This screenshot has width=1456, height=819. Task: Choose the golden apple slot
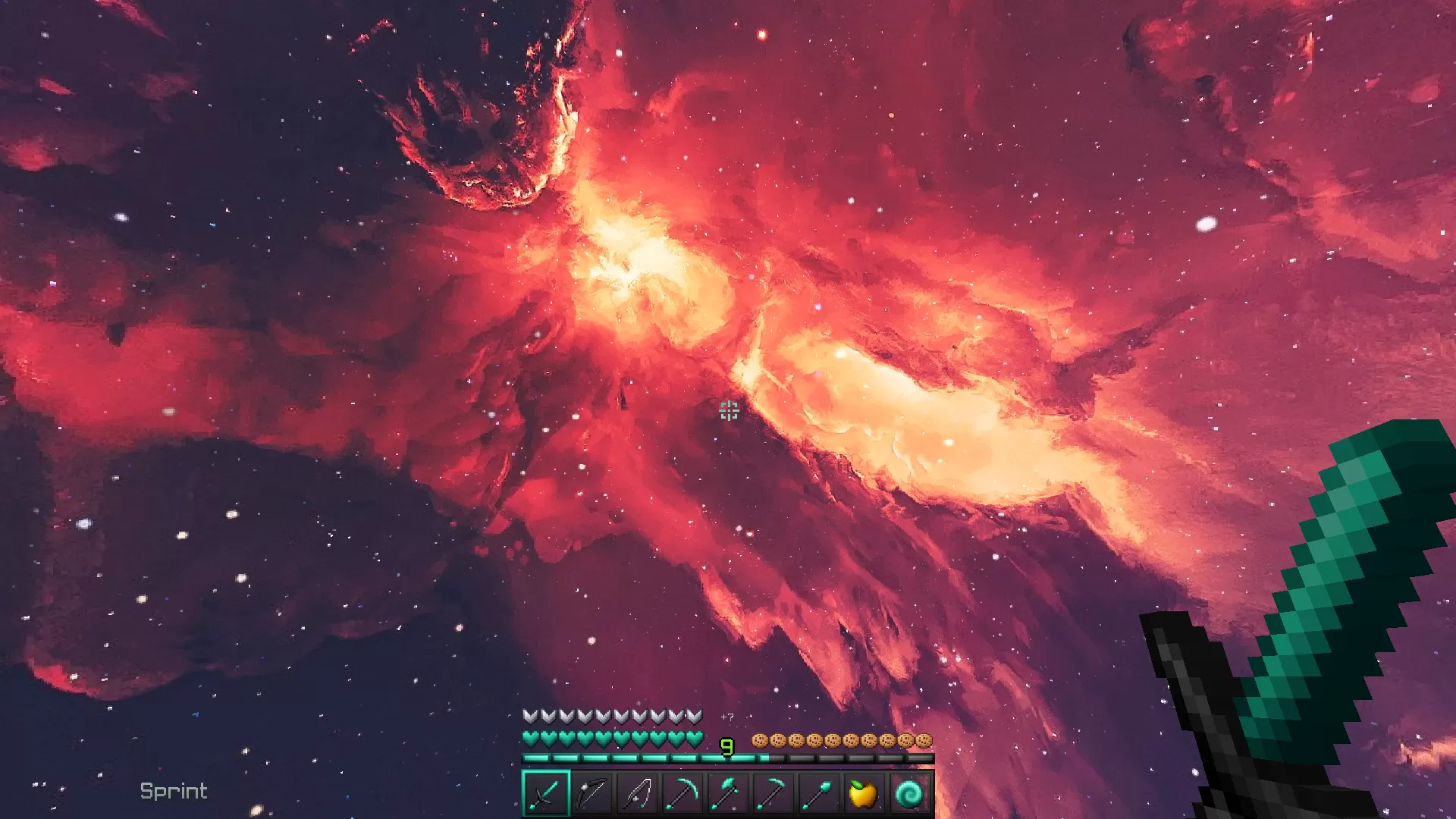pyautogui.click(x=864, y=793)
